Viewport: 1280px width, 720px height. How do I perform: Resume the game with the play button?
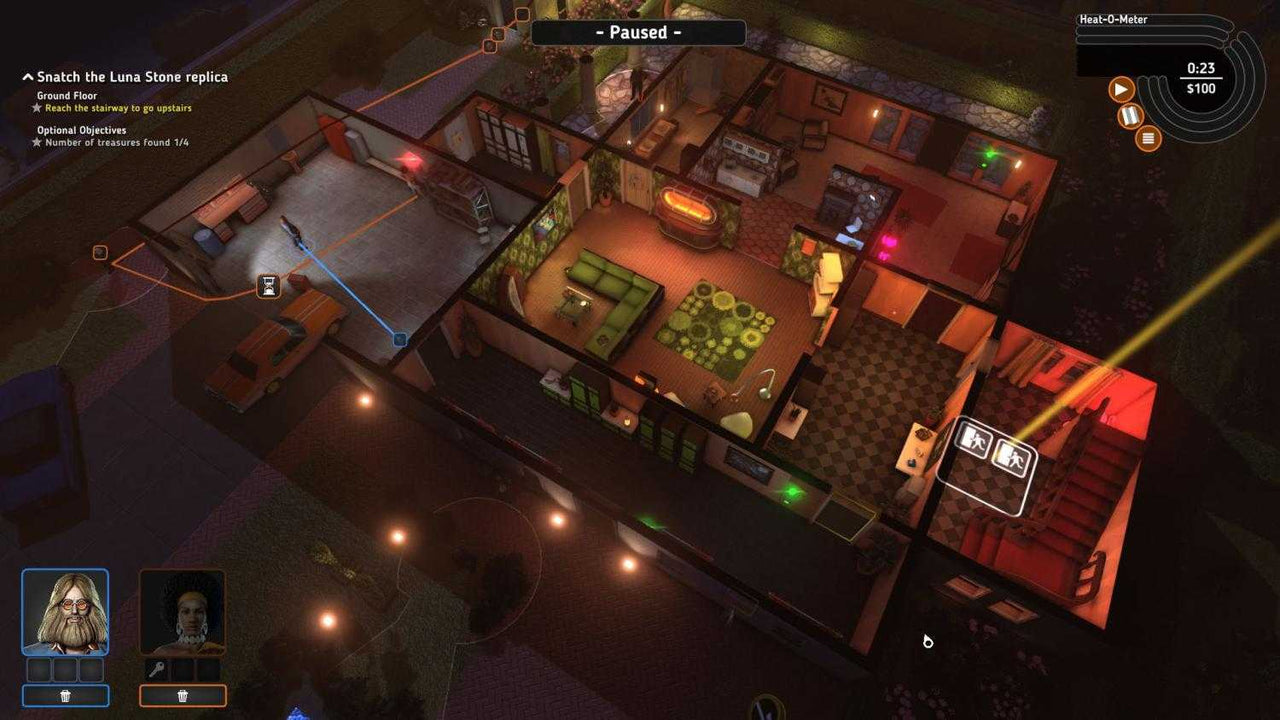click(x=1122, y=88)
